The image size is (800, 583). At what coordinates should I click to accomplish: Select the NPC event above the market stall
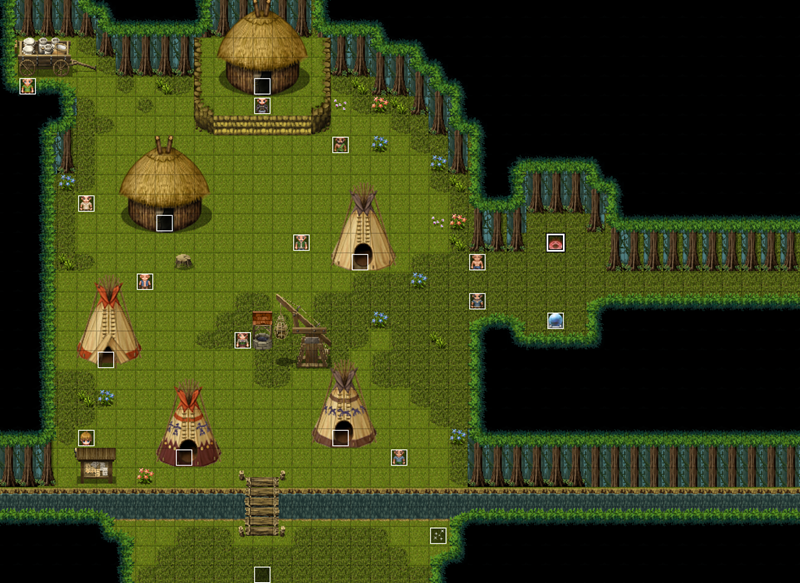click(x=87, y=438)
